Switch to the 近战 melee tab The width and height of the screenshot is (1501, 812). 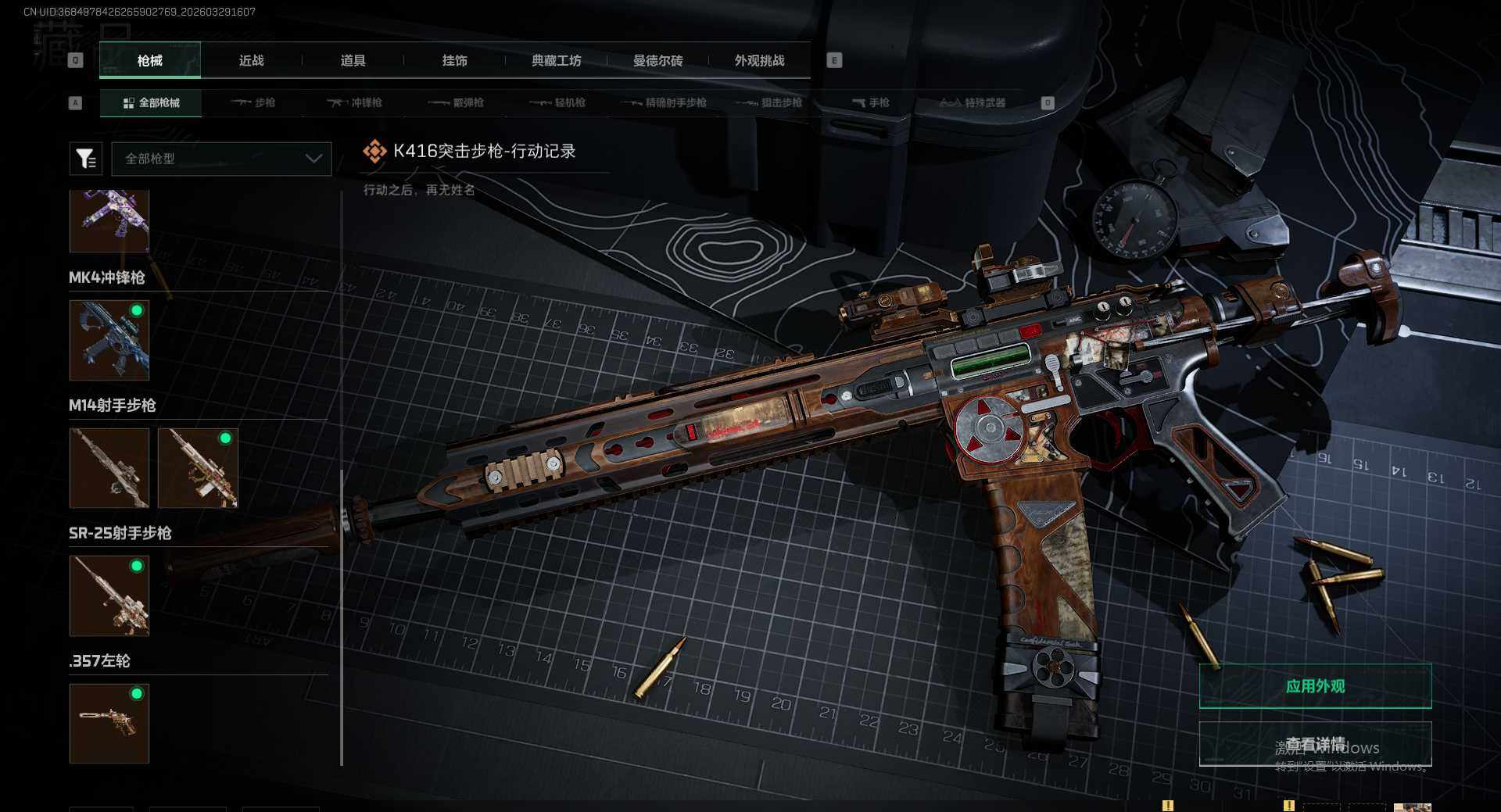pos(251,60)
